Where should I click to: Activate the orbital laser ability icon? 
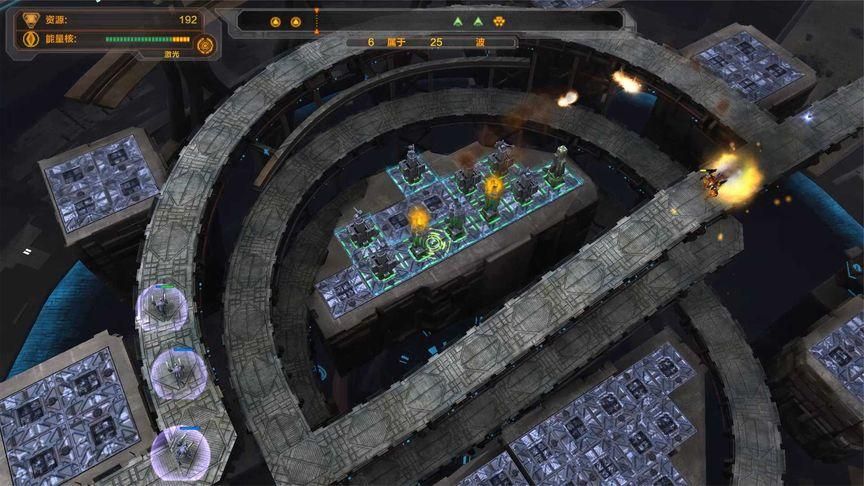tap(205, 44)
